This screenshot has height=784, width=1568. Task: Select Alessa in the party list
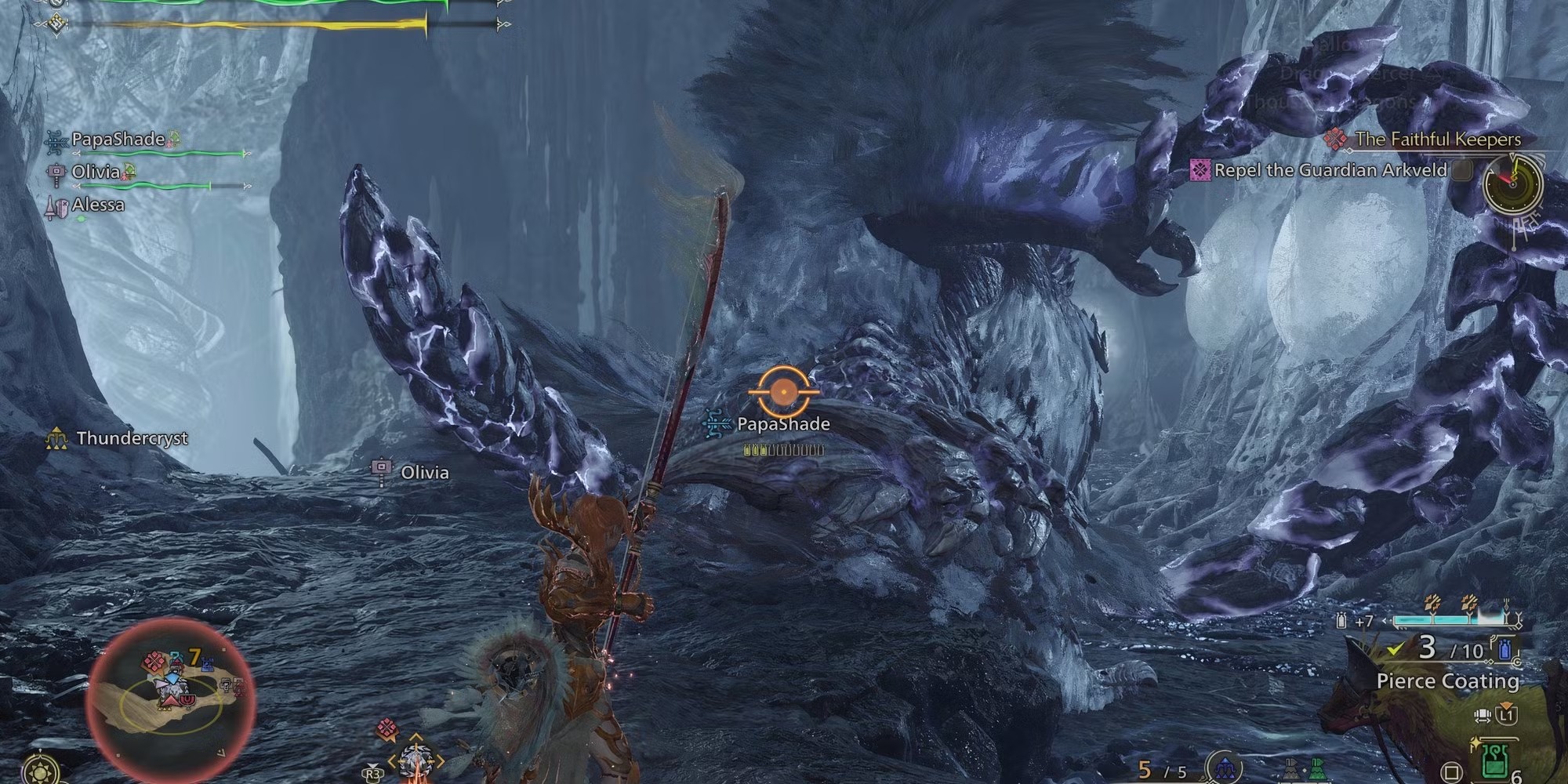(x=98, y=205)
